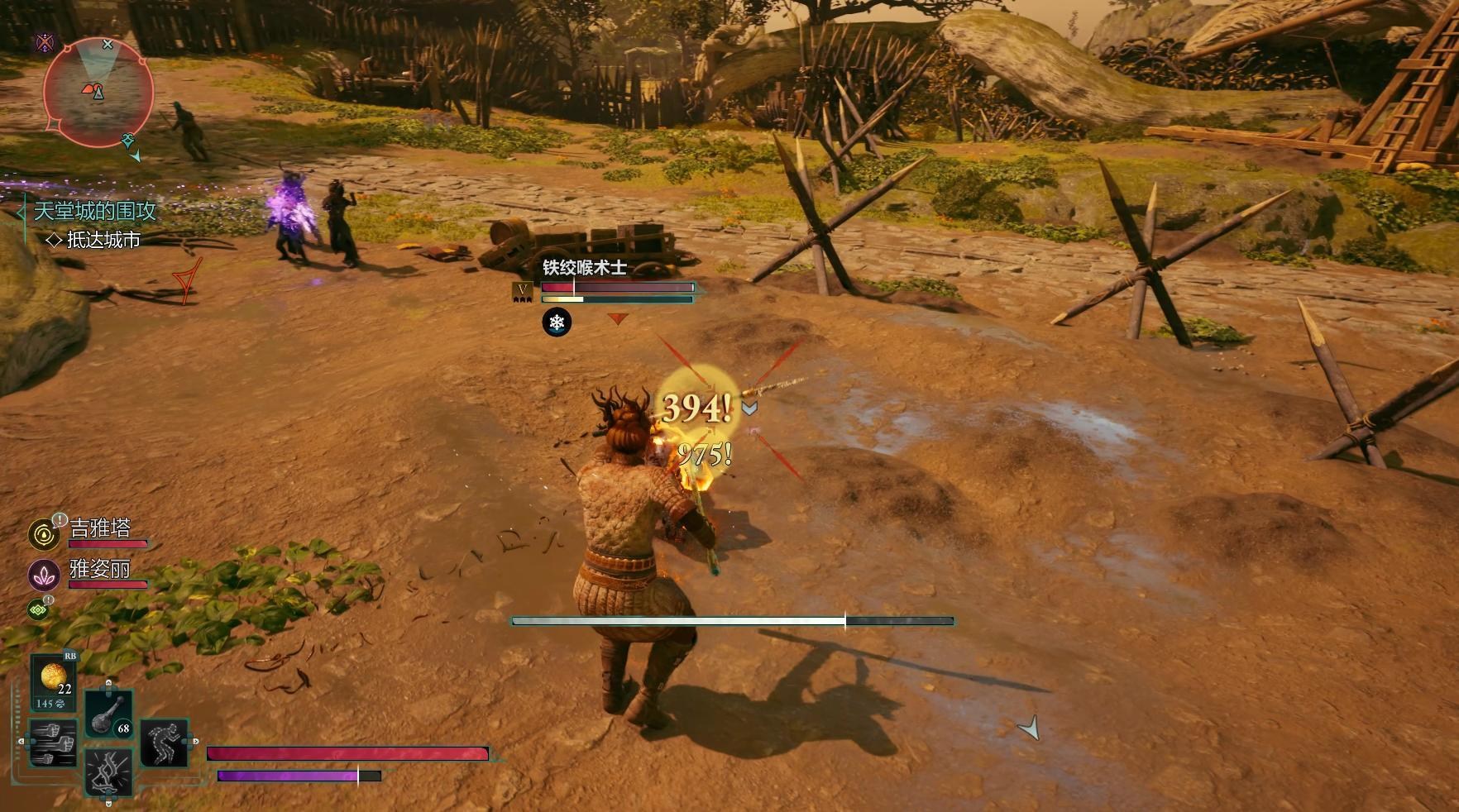This screenshot has height=812, width=1459.
Task: Select the 天堂城的围攻 quest tracker
Action: pyautogui.click(x=95, y=211)
